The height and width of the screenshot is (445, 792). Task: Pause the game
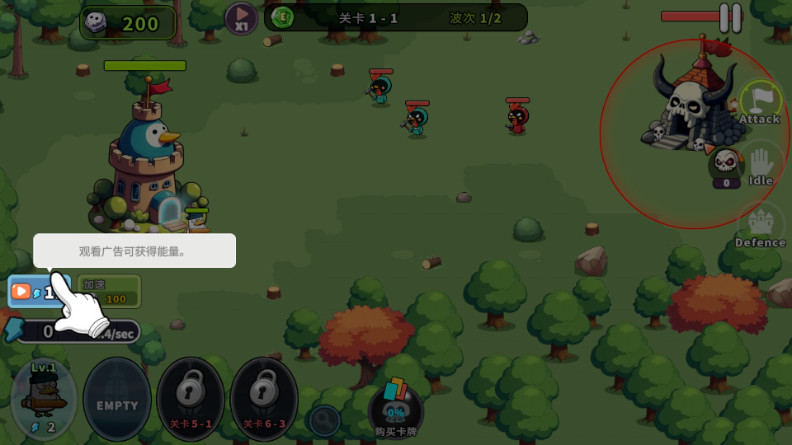pos(731,17)
